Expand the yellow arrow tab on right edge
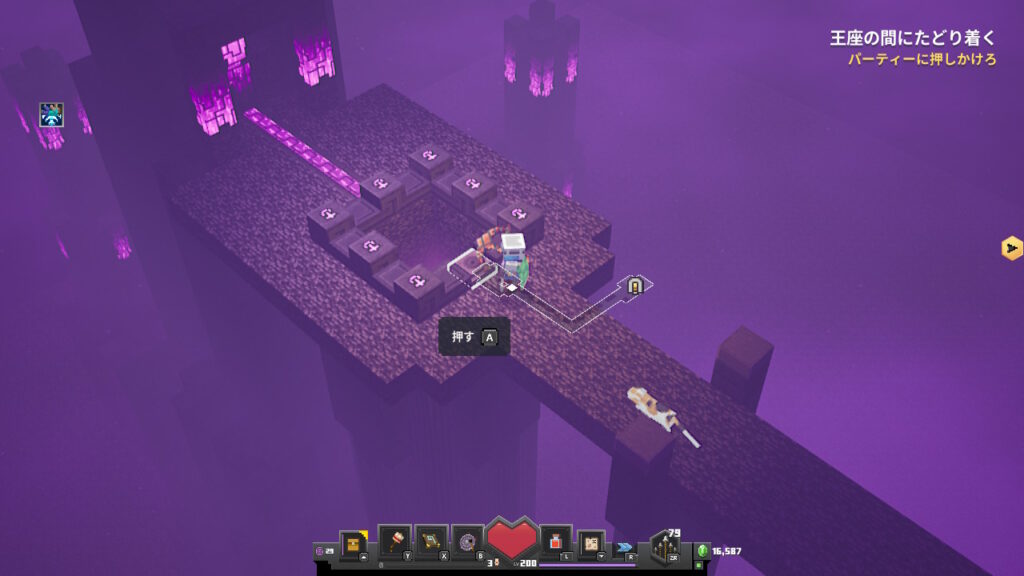This screenshot has width=1024, height=576. click(x=1012, y=248)
